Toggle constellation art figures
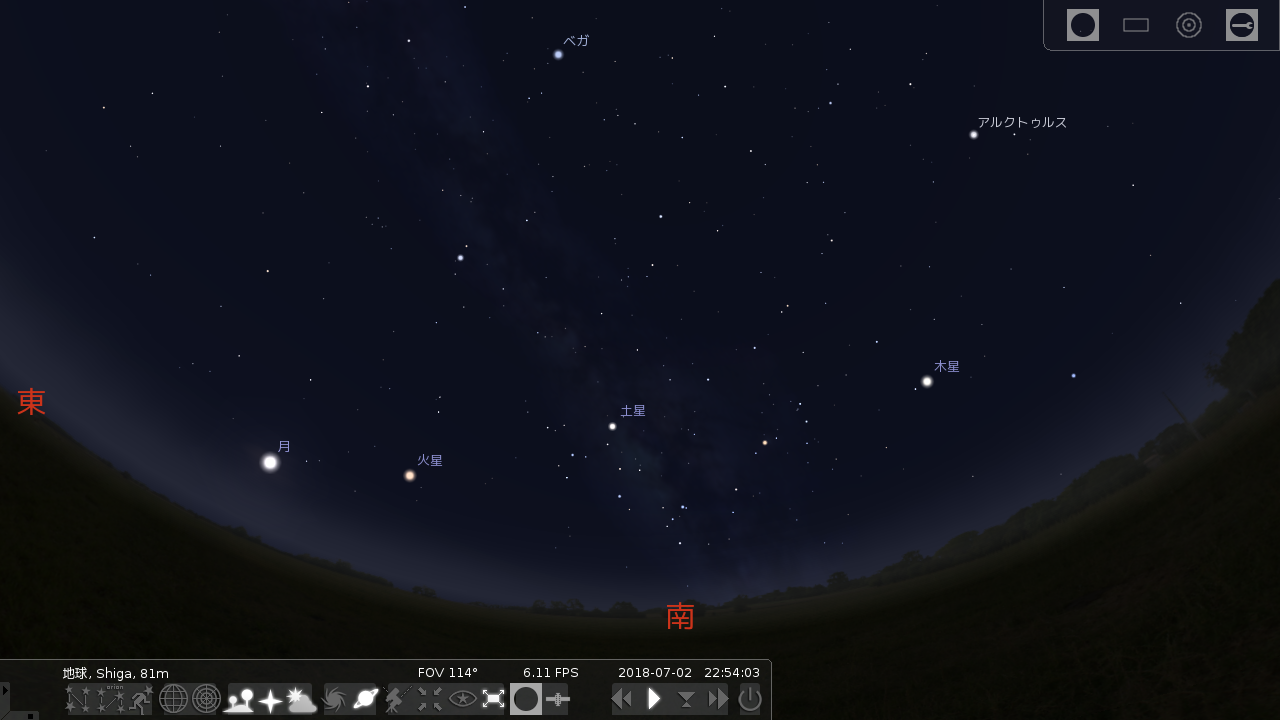 [141, 699]
